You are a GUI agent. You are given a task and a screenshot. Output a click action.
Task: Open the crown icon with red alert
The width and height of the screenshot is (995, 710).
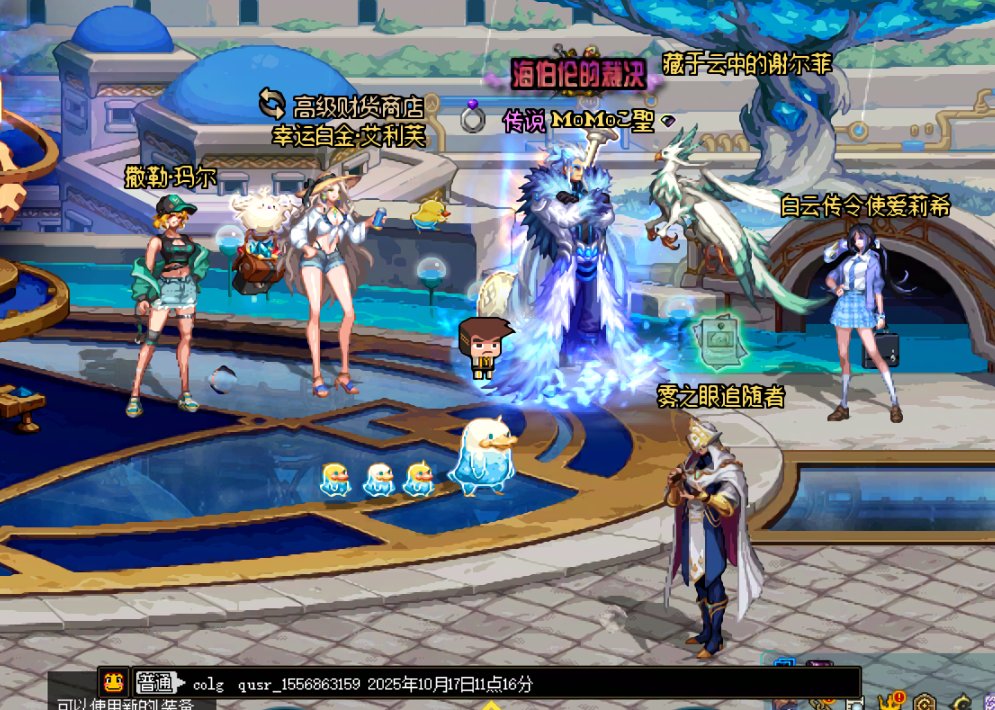pyautogui.click(x=890, y=702)
